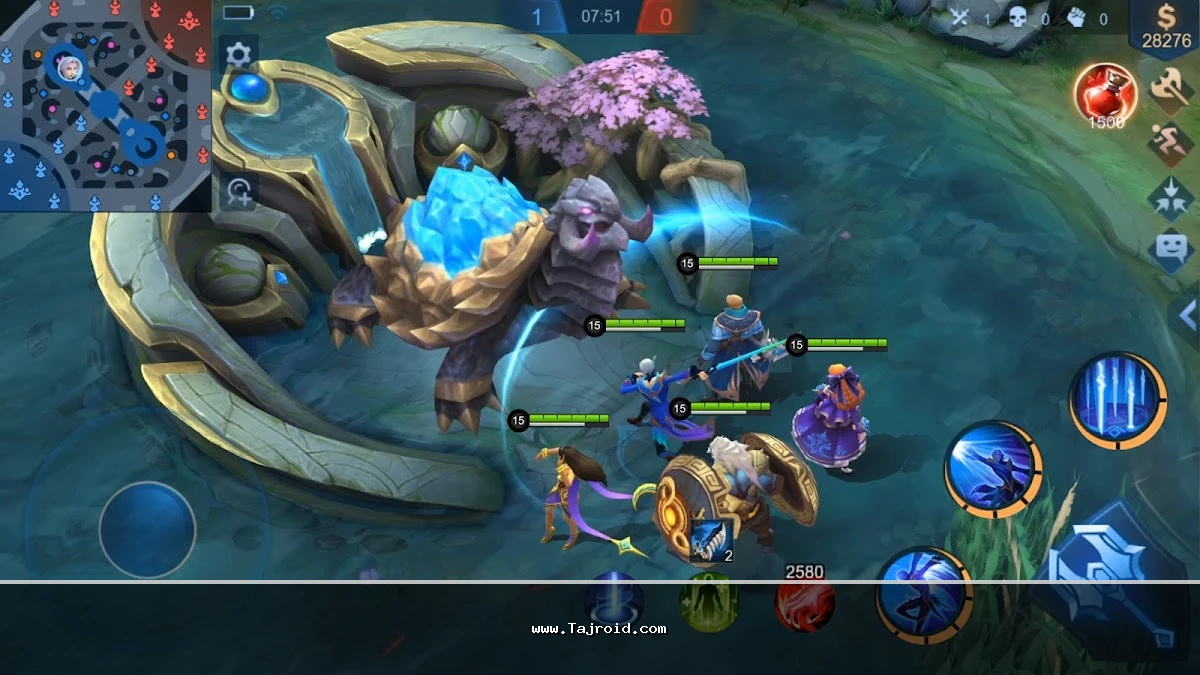1200x675 pixels.
Task: Tap the basic attack button
Action: coord(1110,592)
